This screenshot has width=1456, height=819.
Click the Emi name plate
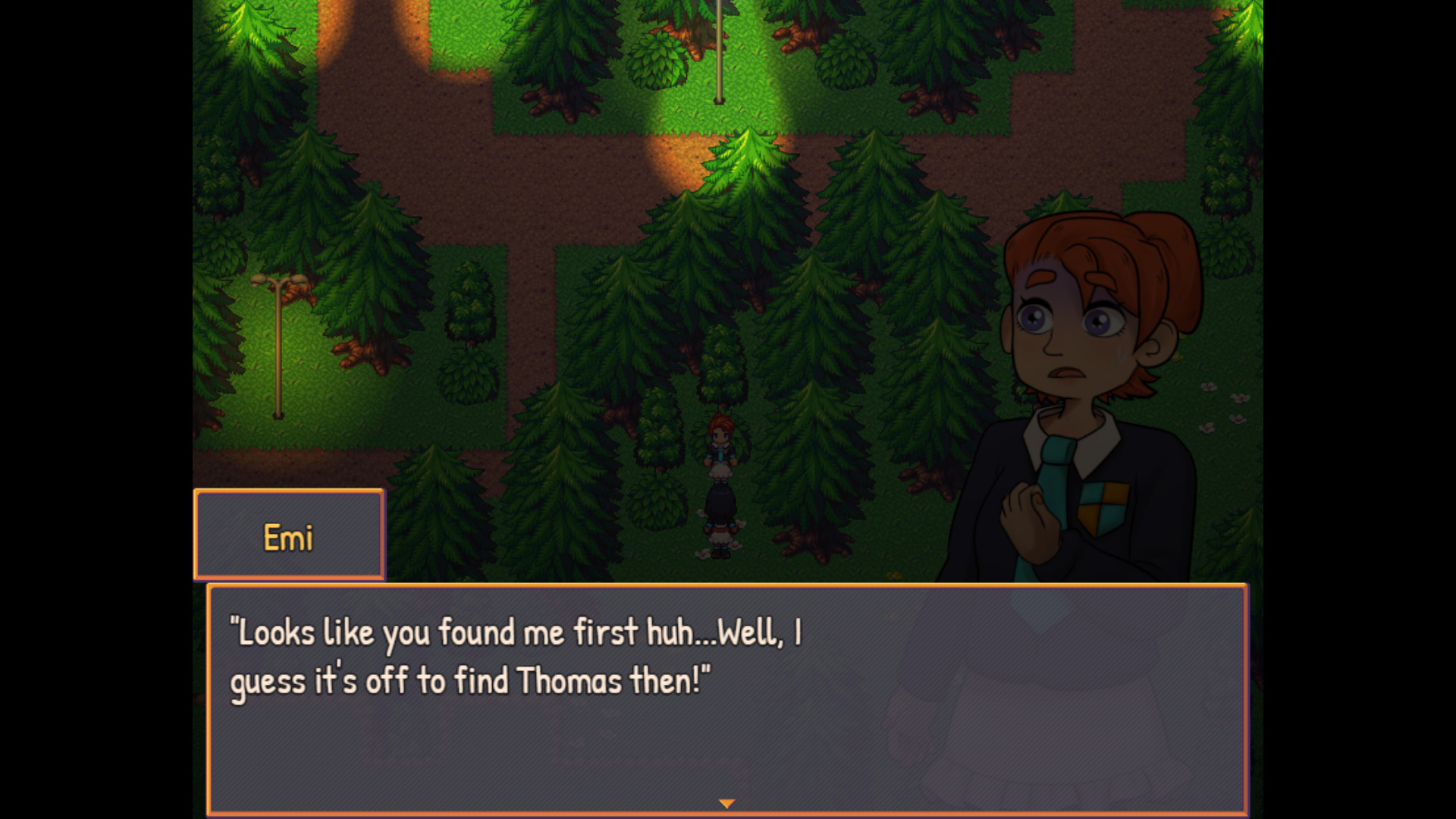(289, 535)
